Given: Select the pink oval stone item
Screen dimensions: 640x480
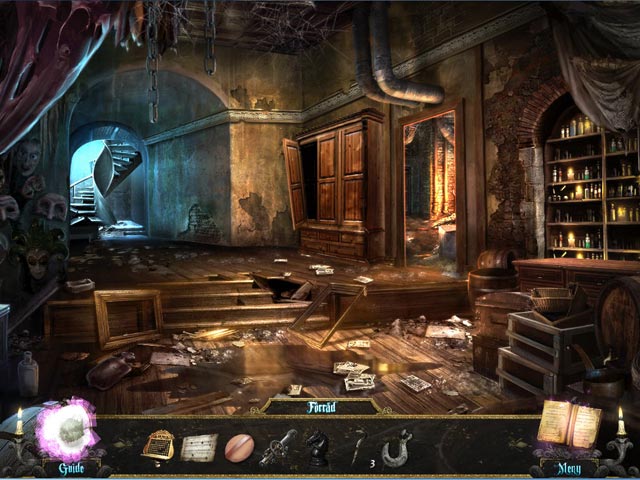Looking at the screenshot, I should pyautogui.click(x=239, y=446).
